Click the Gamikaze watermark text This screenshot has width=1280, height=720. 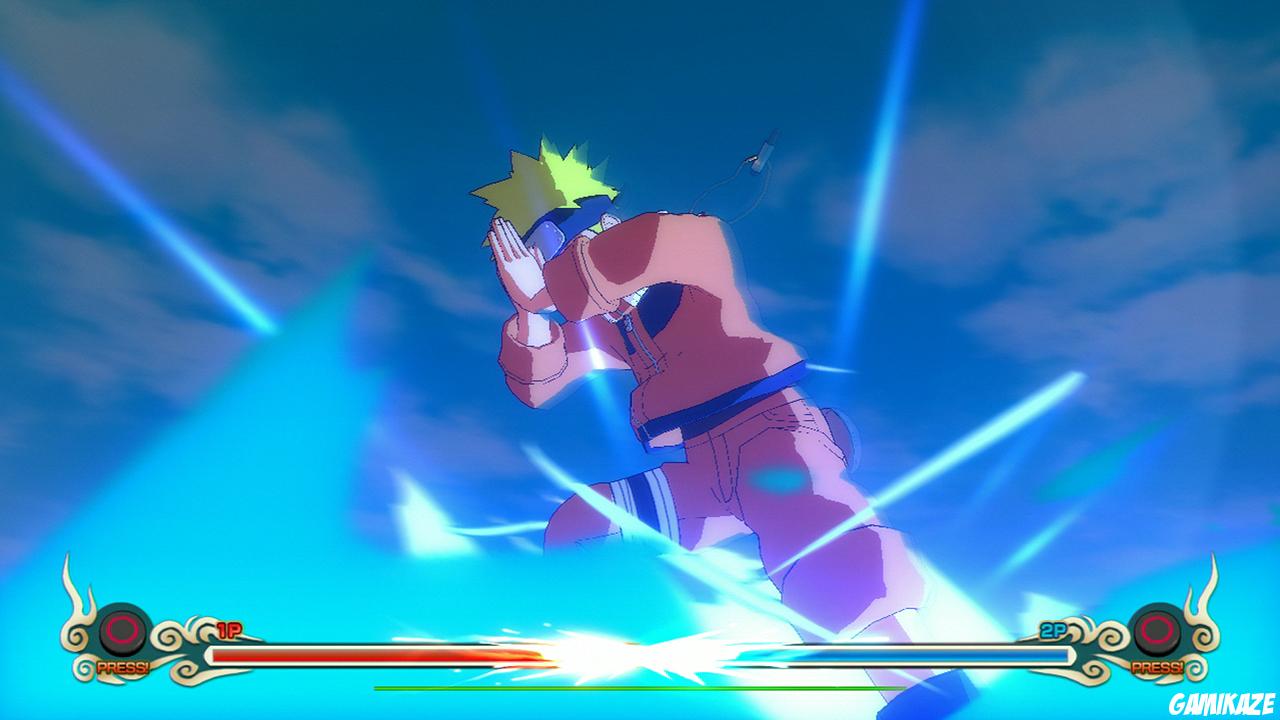pos(1221,705)
